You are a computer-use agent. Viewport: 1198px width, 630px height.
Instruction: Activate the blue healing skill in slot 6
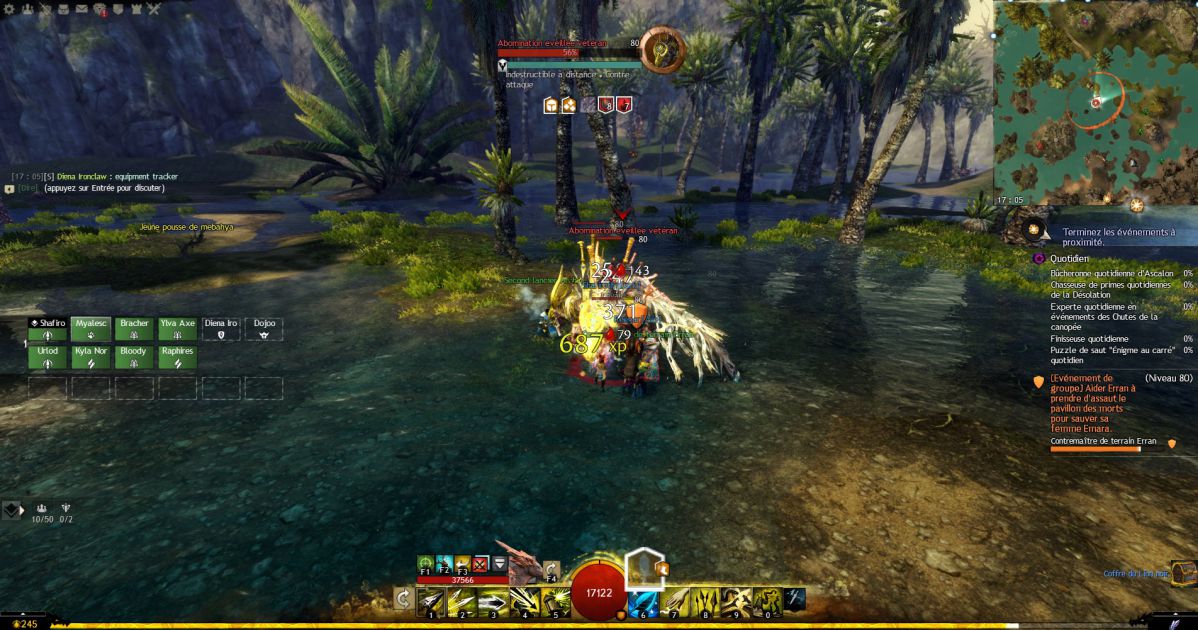pyautogui.click(x=643, y=600)
